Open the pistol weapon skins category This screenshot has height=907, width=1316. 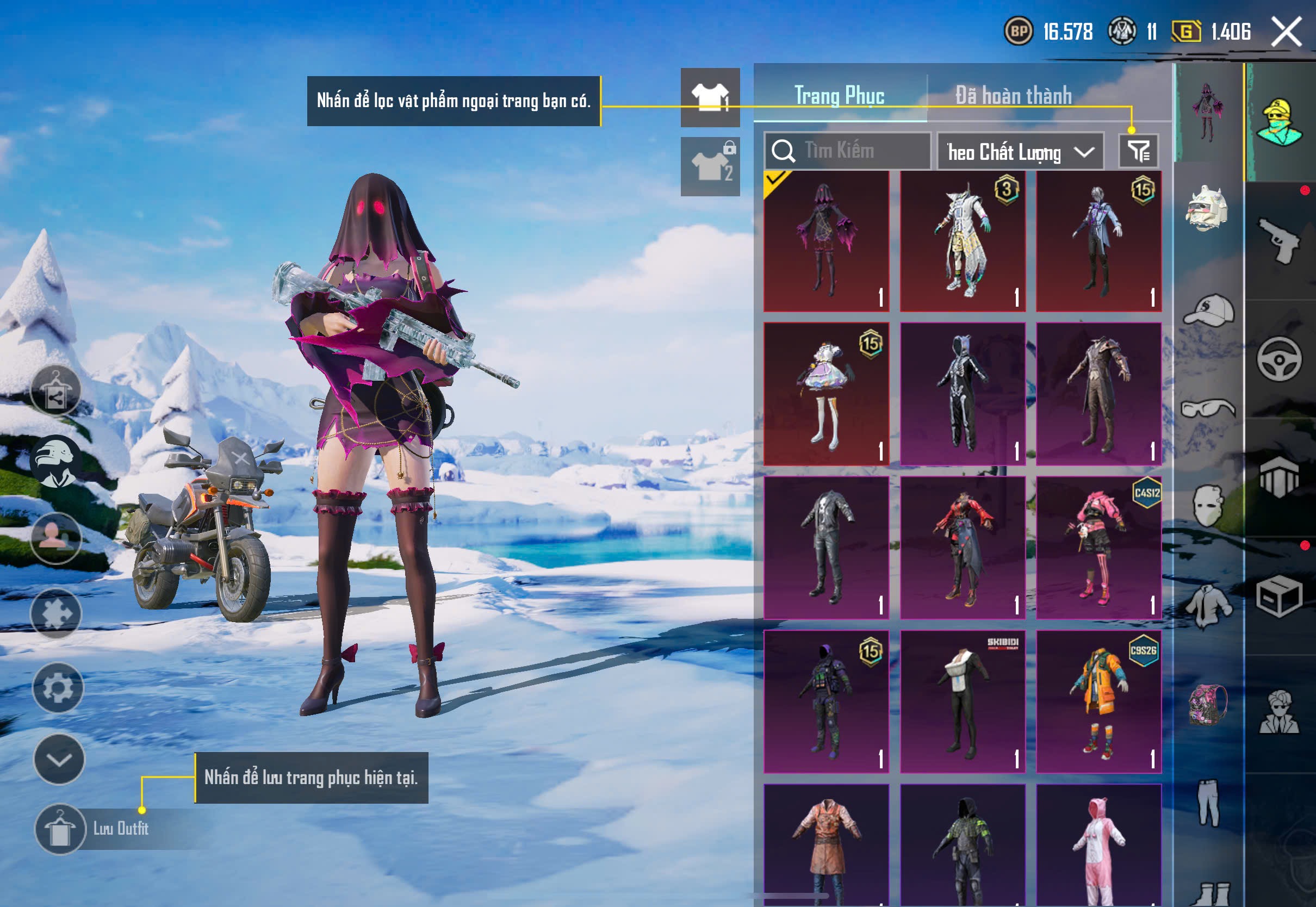point(1279,240)
